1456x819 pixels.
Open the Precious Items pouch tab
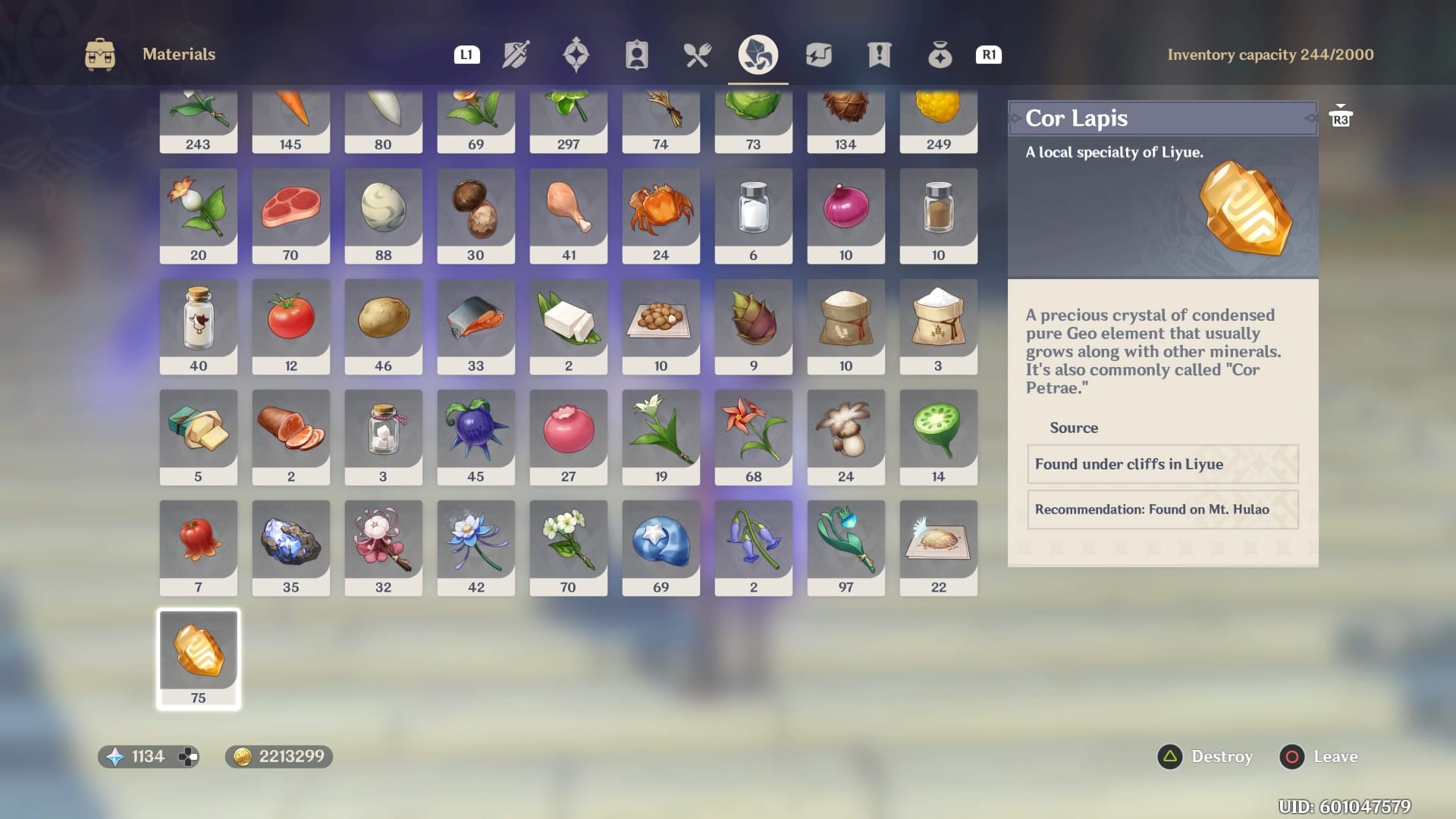[x=940, y=54]
